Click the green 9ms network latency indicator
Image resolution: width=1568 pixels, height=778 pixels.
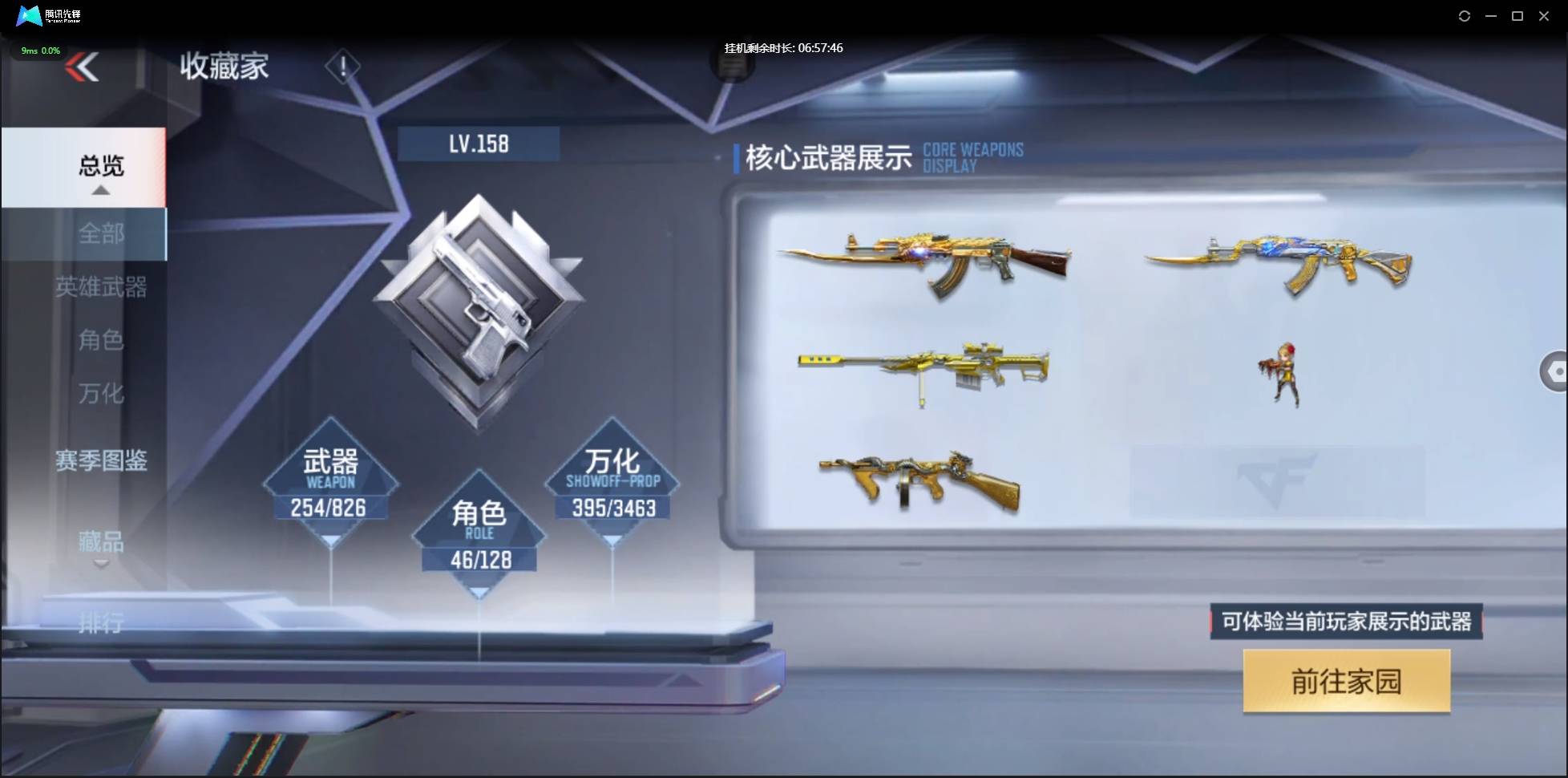(40, 51)
